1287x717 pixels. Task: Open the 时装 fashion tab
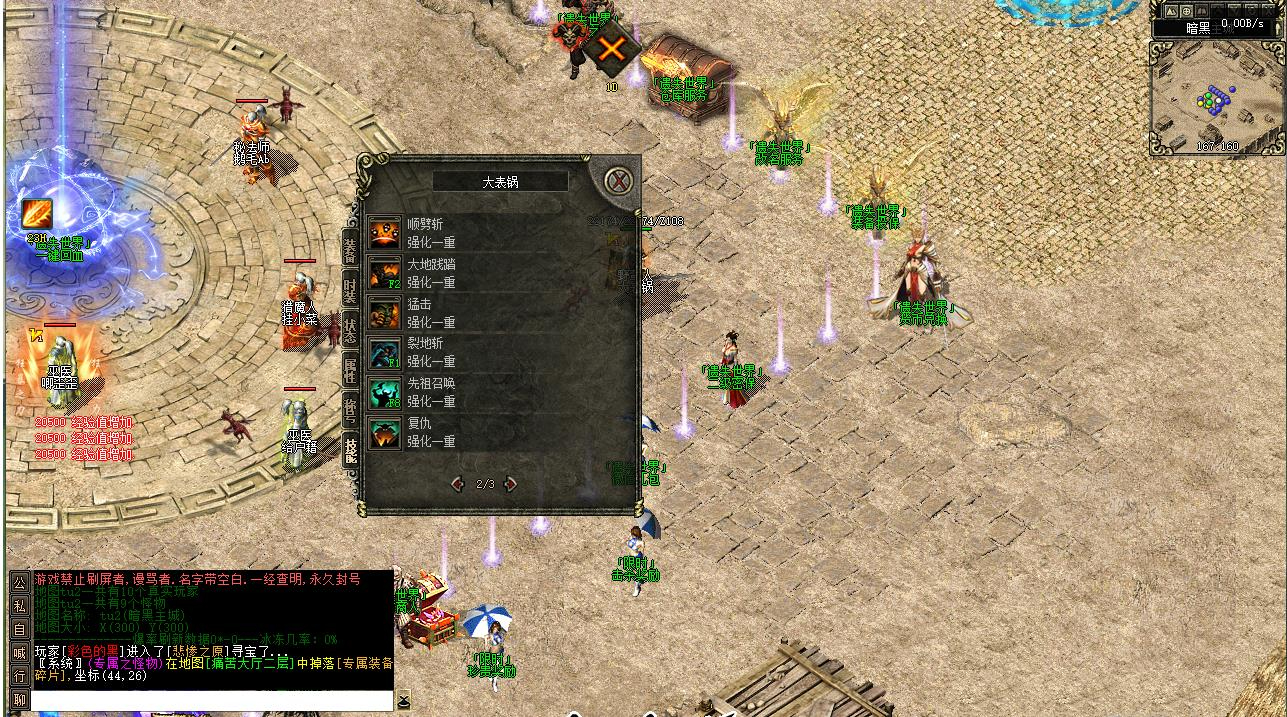tap(350, 290)
